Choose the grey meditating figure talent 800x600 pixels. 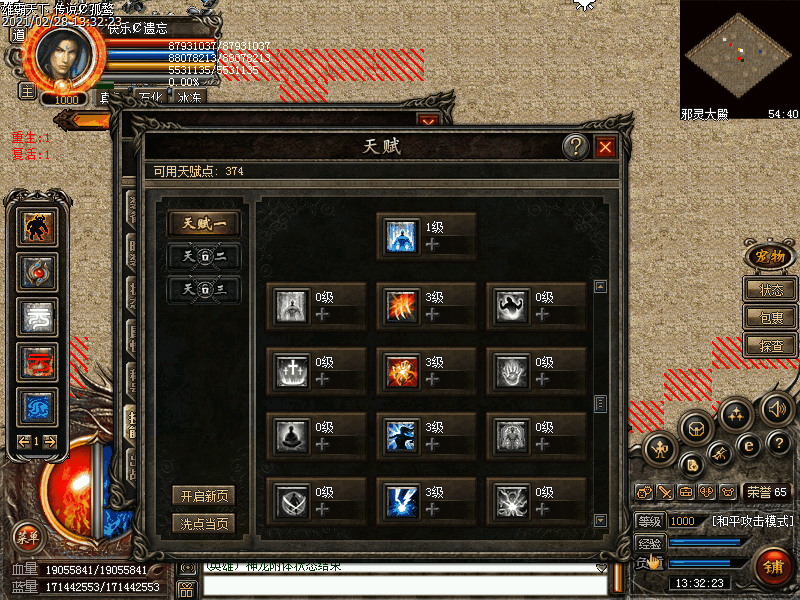292,435
